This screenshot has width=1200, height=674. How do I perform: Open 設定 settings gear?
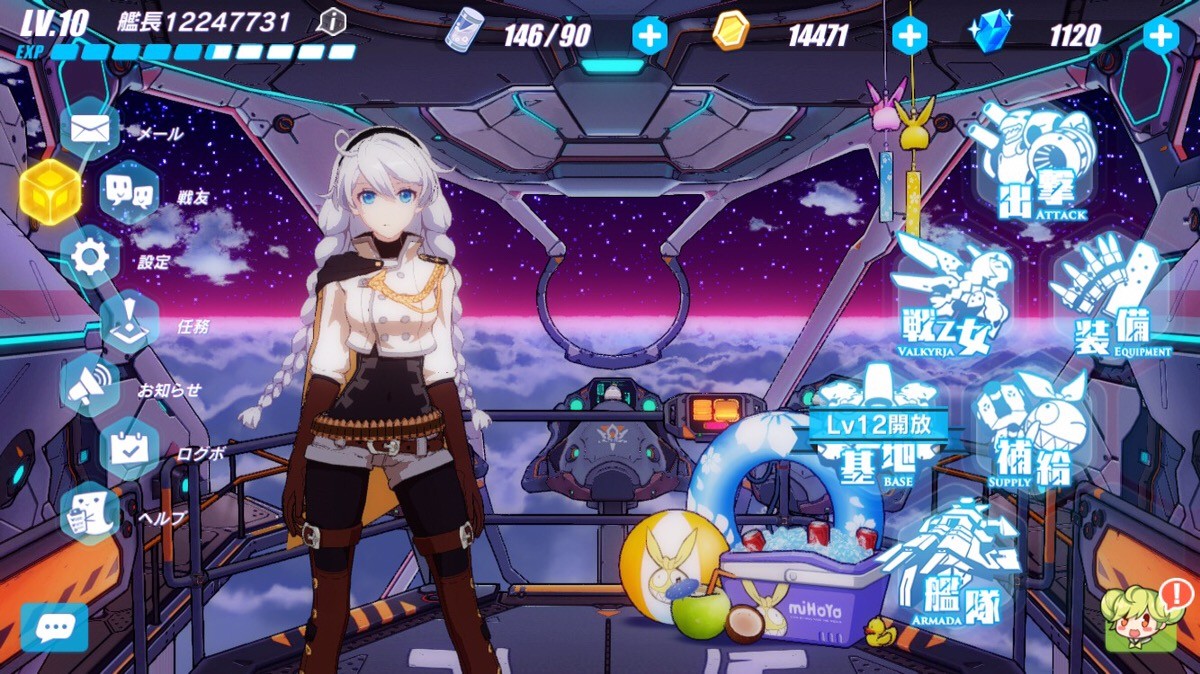click(90, 259)
